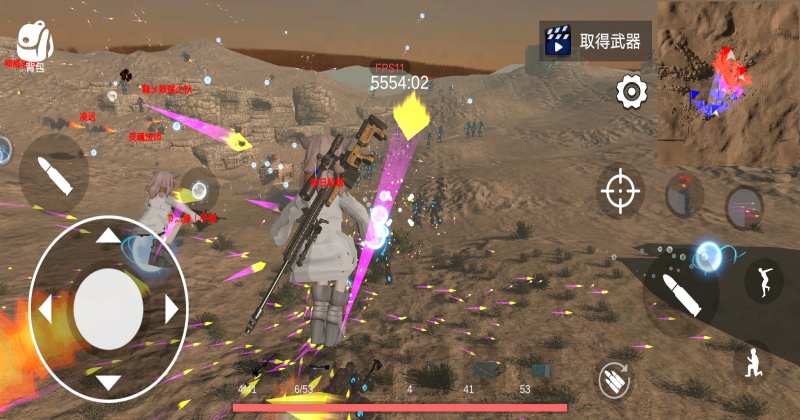The width and height of the screenshot is (800, 420).
Task: Open settings with the gear icon
Action: [x=631, y=93]
